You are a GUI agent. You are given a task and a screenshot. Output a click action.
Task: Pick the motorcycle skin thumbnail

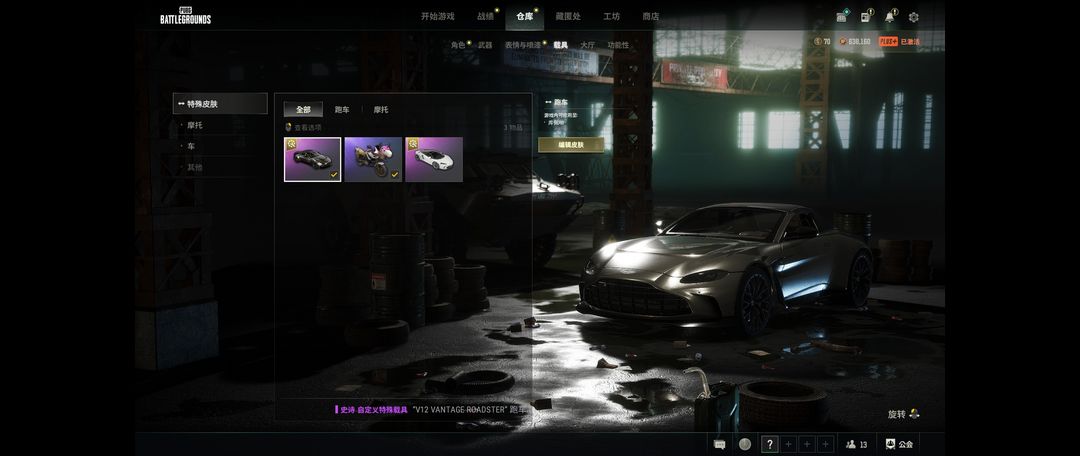373,159
